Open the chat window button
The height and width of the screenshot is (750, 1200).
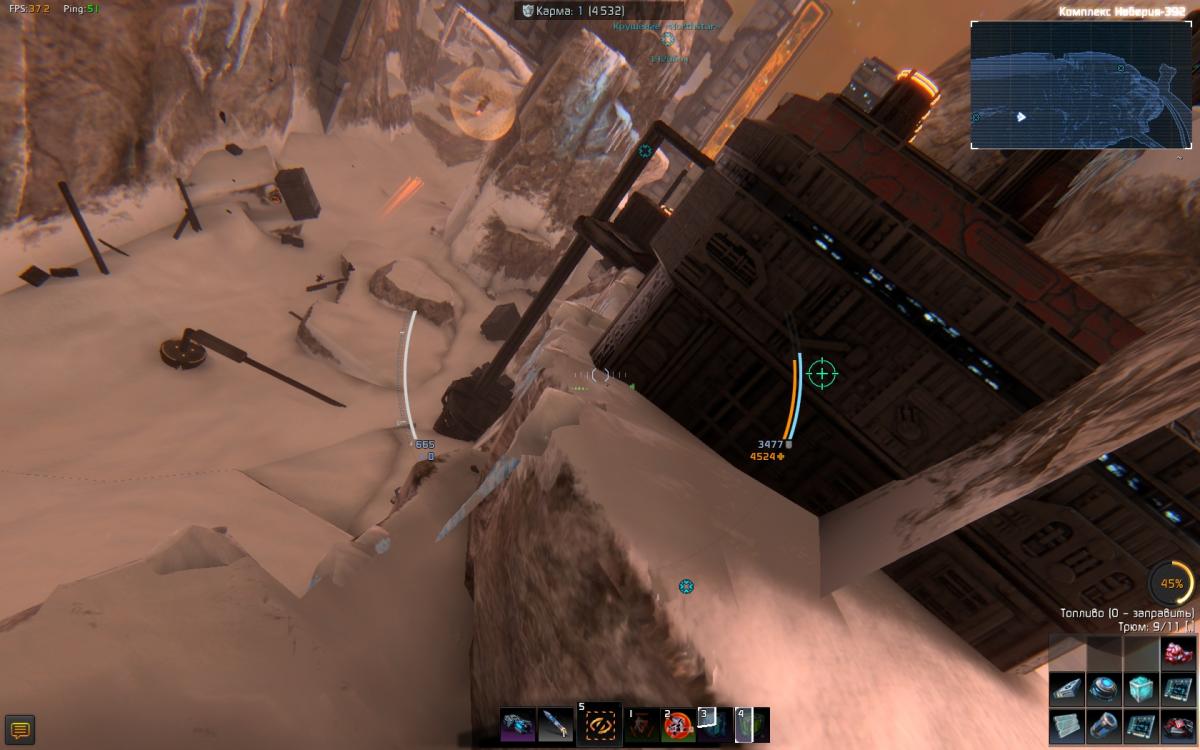click(19, 729)
